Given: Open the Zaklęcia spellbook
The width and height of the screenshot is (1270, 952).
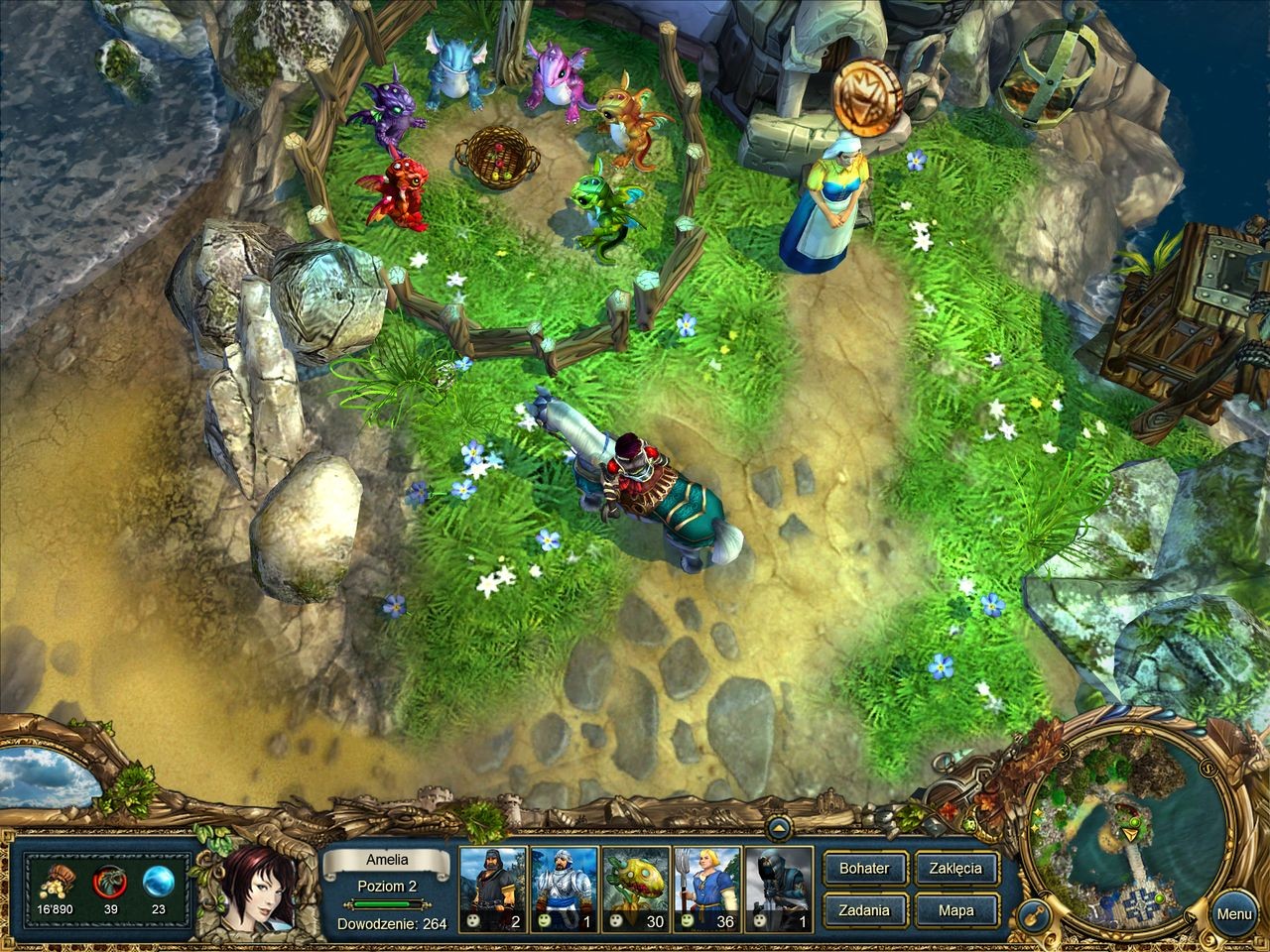Looking at the screenshot, I should [955, 868].
